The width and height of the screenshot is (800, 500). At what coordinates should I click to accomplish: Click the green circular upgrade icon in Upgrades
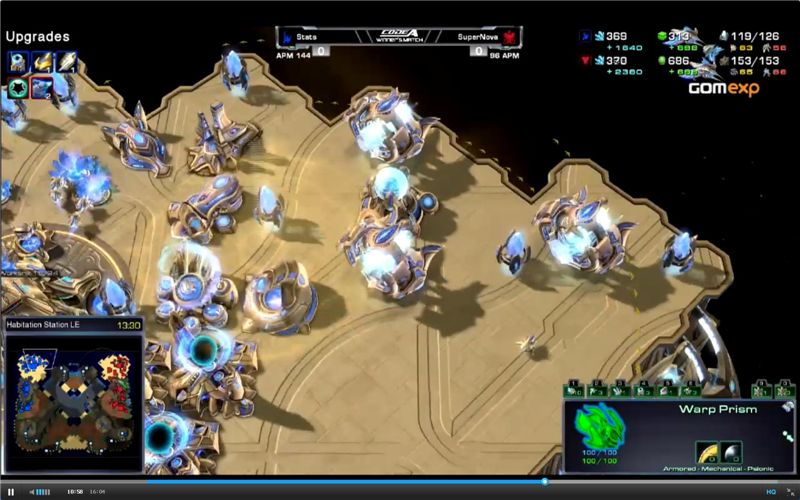tap(17, 87)
